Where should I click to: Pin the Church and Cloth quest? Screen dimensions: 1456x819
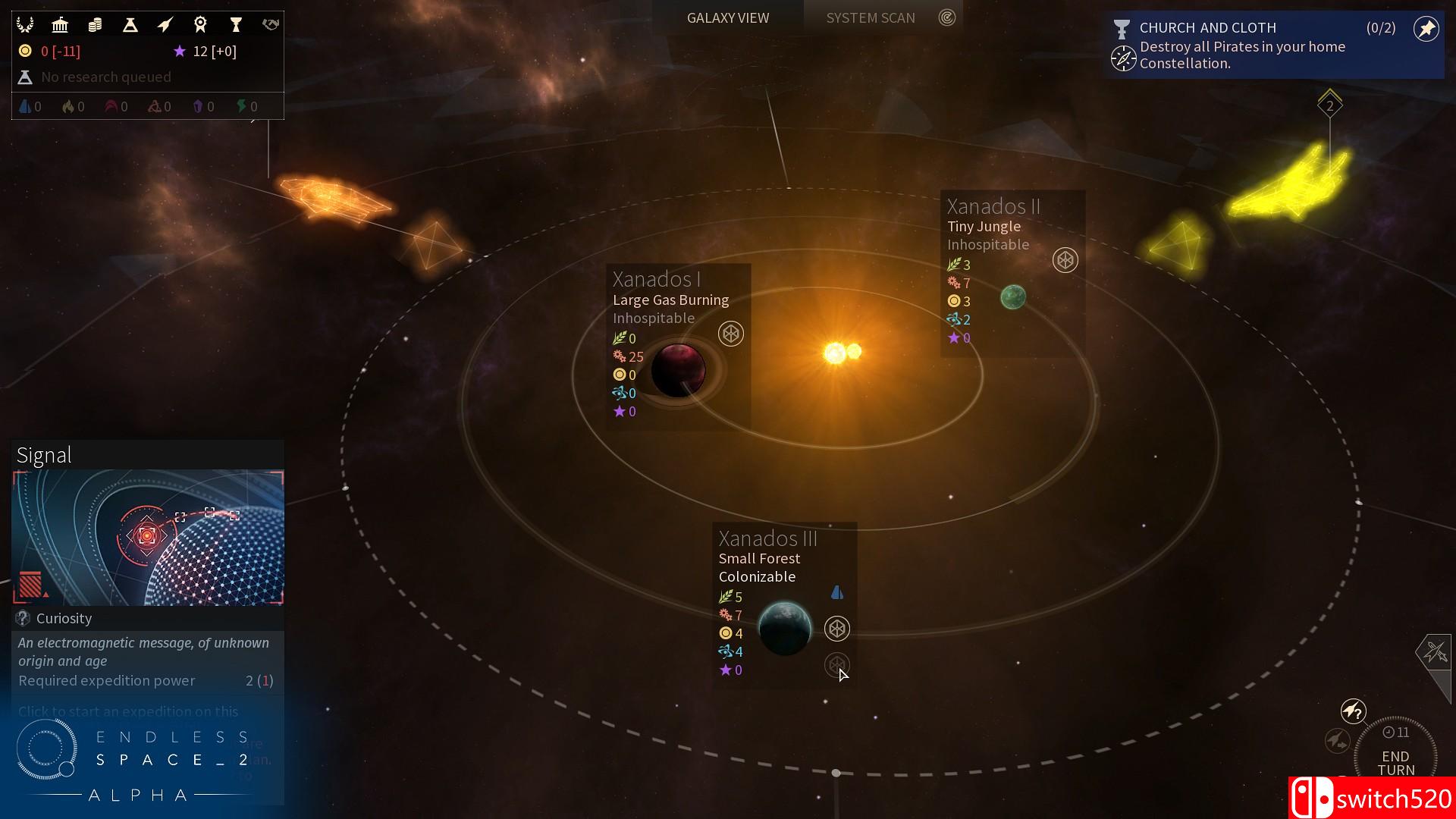(1426, 29)
